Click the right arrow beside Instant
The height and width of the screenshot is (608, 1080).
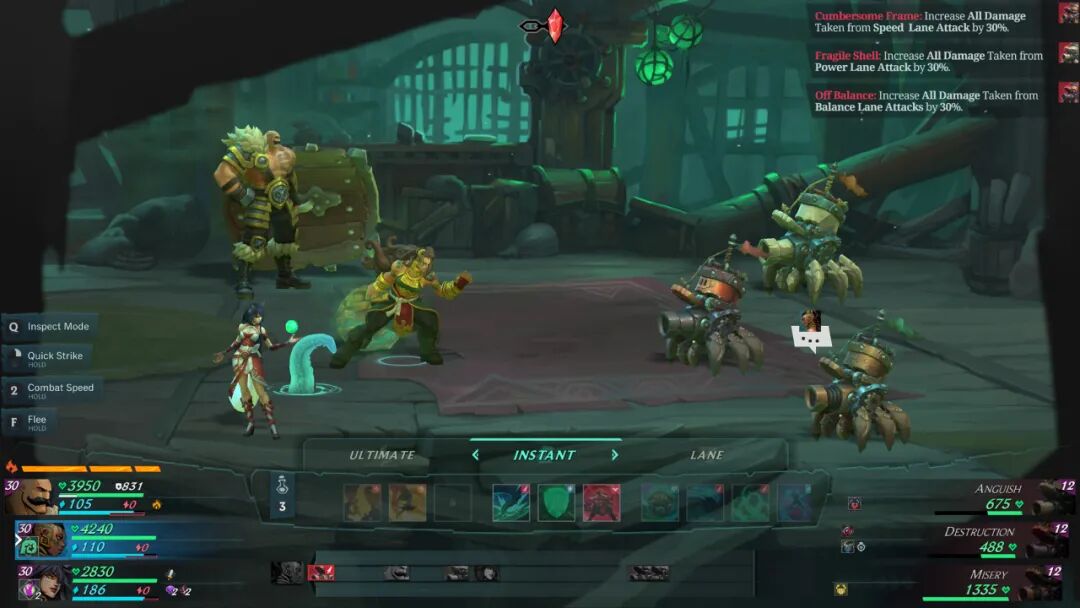tap(614, 455)
